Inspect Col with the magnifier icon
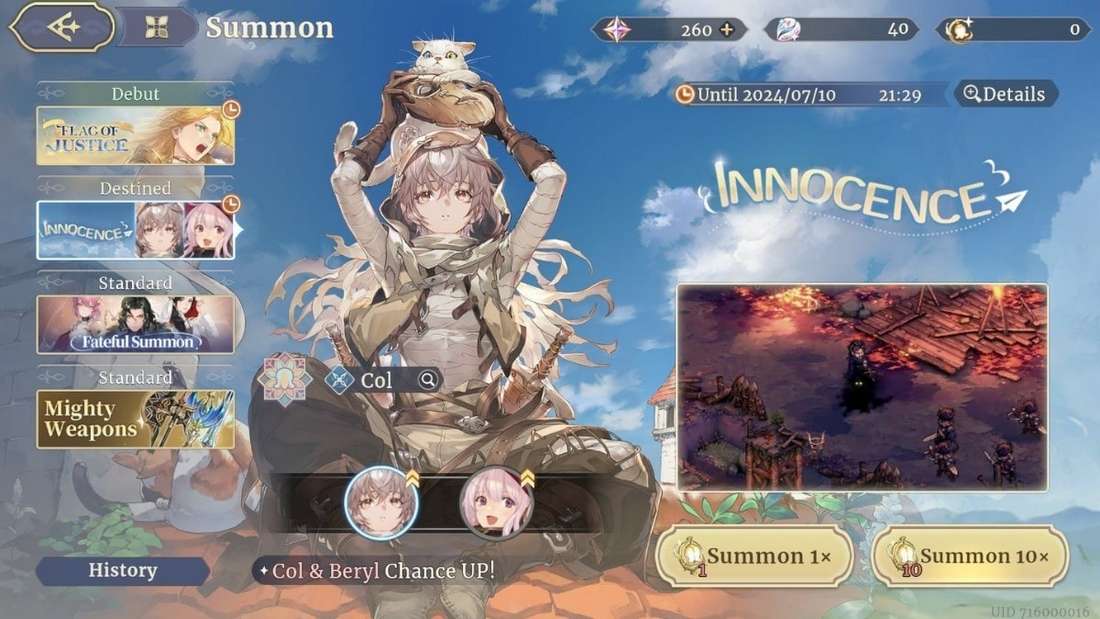 (428, 380)
